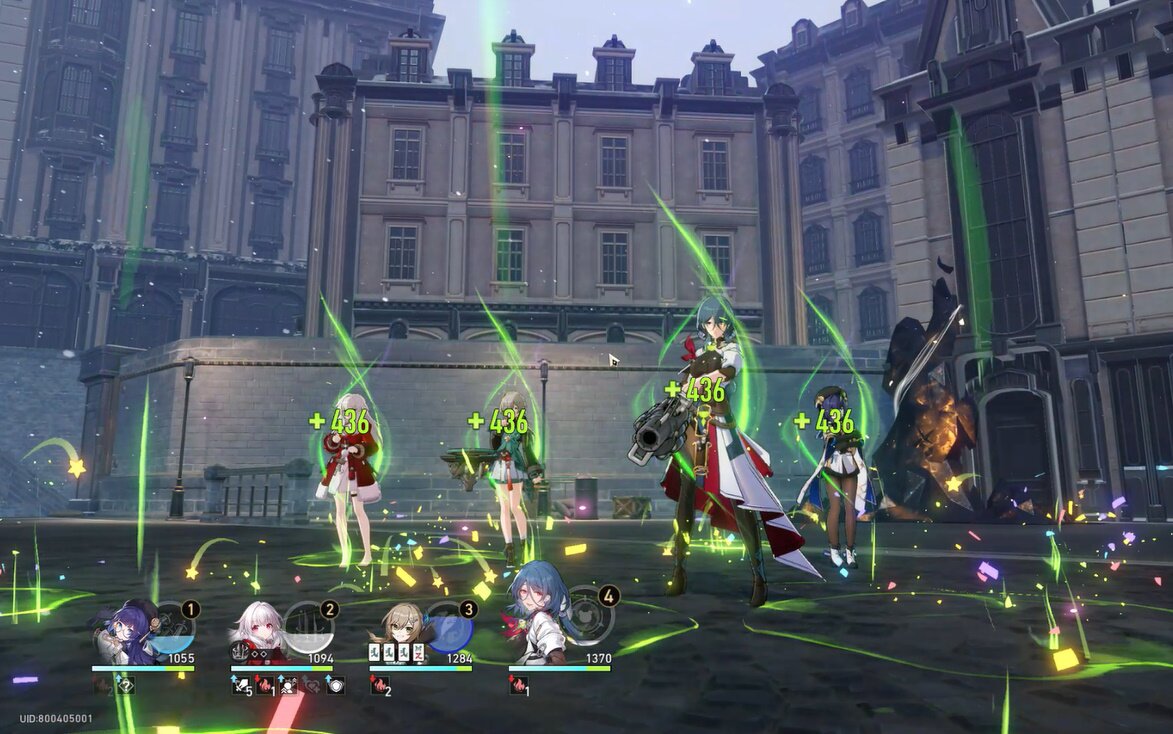The image size is (1173, 734).
Task: Use Qingque's blue ultimate, numbered 3
Action: (x=449, y=628)
